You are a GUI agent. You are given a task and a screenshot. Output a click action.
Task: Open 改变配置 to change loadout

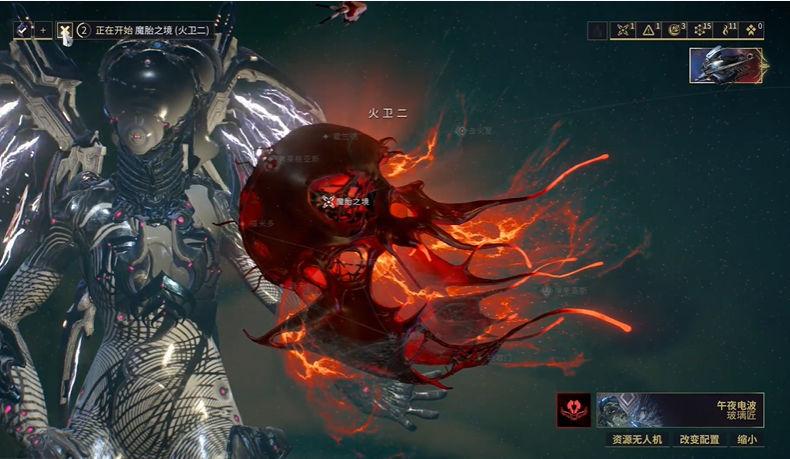tap(699, 439)
